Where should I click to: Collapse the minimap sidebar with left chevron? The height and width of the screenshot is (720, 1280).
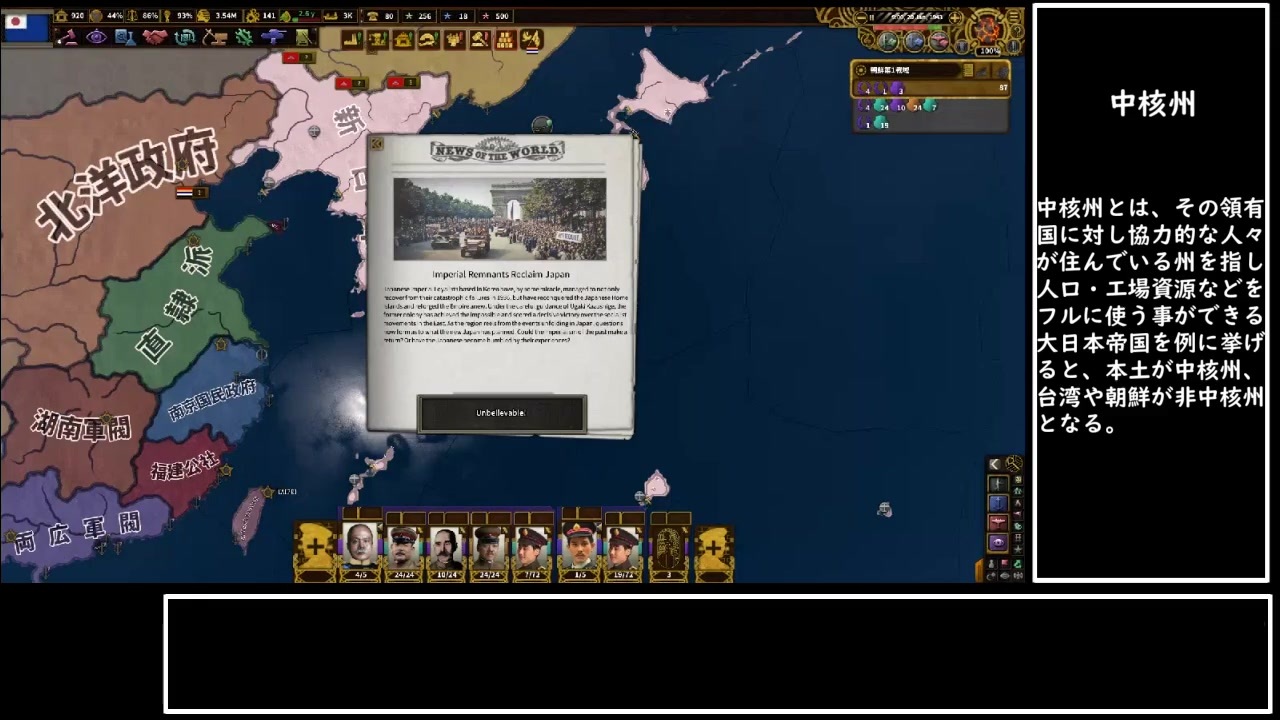pos(994,463)
